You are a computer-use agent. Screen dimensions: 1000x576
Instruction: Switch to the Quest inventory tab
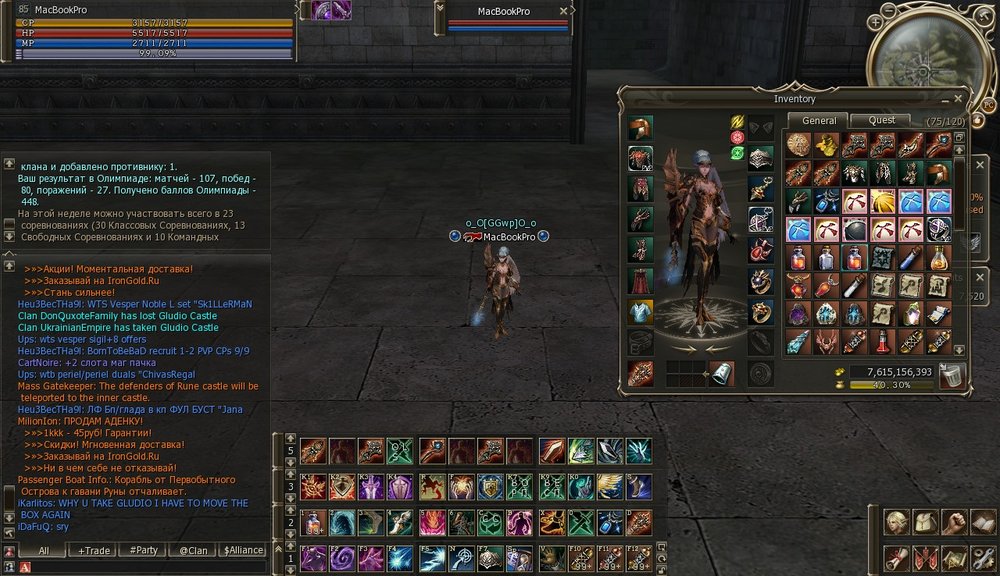tap(881, 121)
